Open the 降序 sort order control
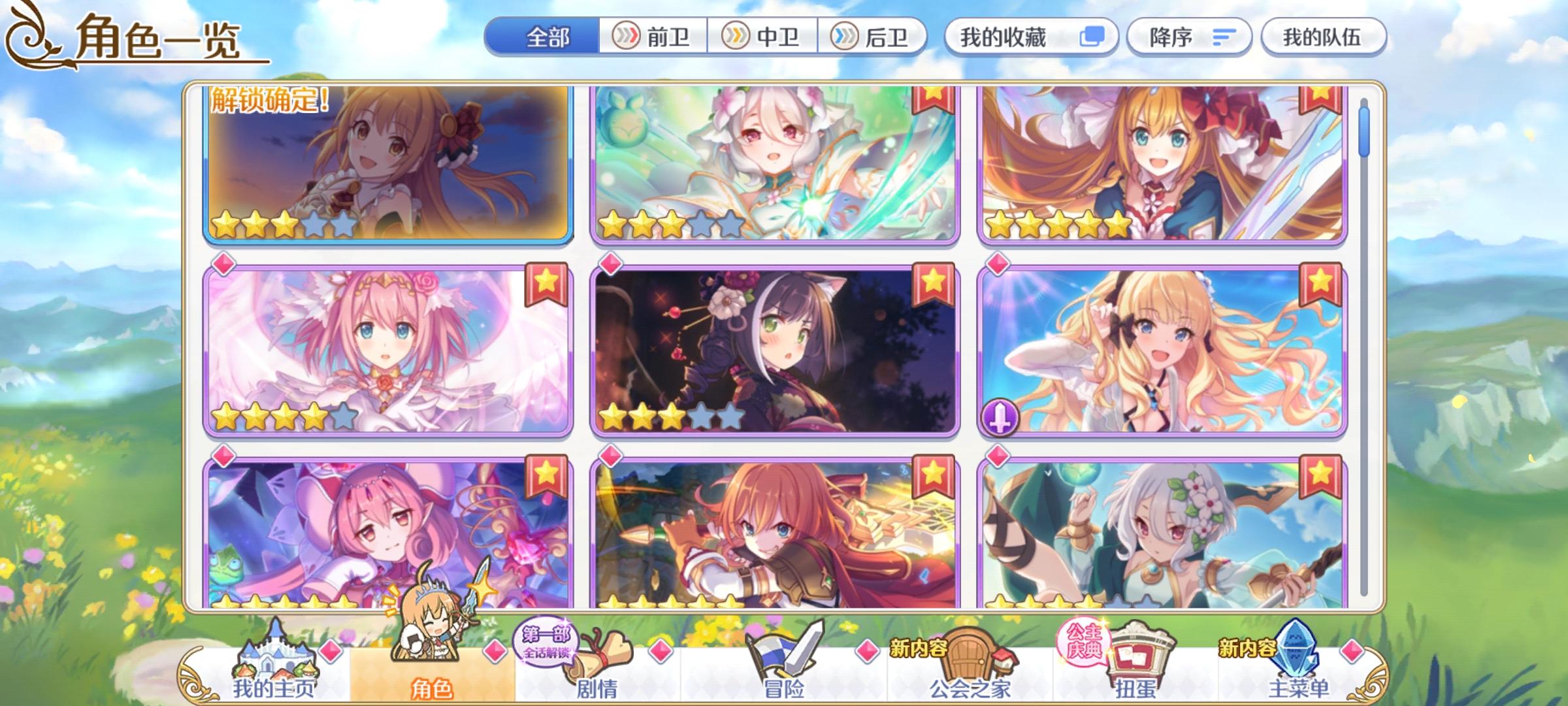Screen dimensions: 1568x706 click(x=1189, y=37)
